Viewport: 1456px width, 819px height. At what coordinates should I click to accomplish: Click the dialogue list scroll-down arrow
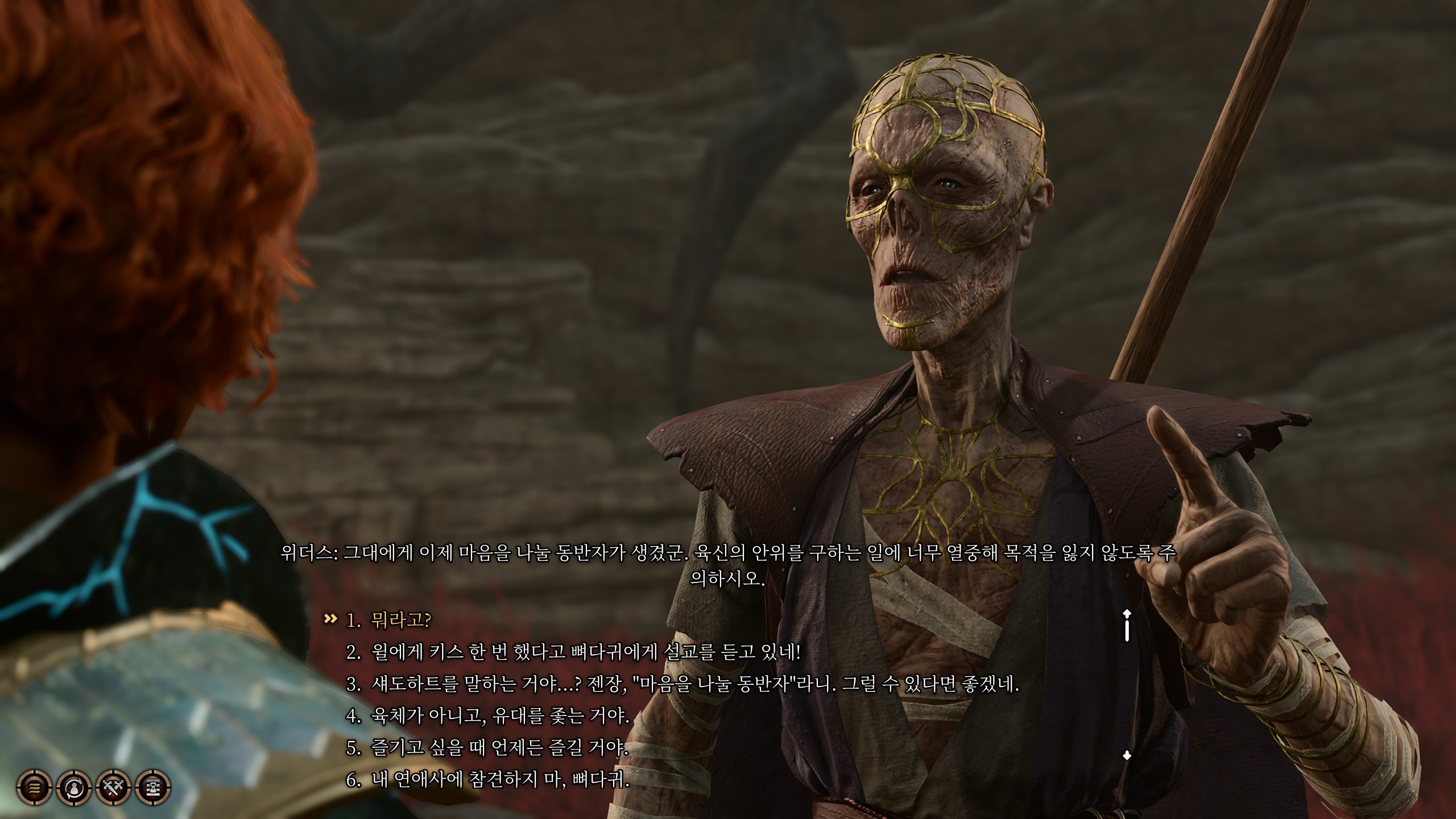pyautogui.click(x=1127, y=756)
